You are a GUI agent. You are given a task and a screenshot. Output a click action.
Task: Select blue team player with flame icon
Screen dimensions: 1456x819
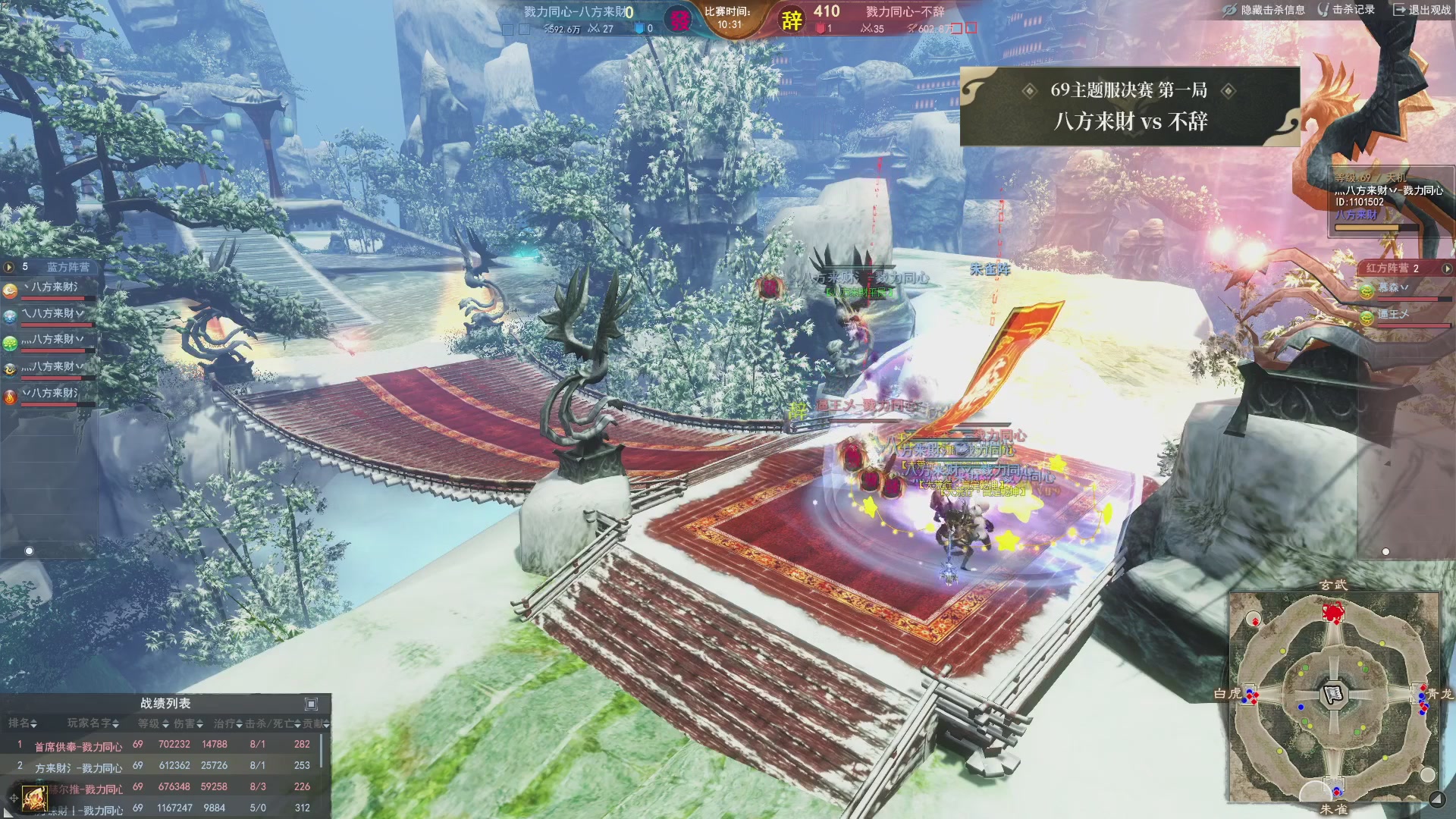10,397
